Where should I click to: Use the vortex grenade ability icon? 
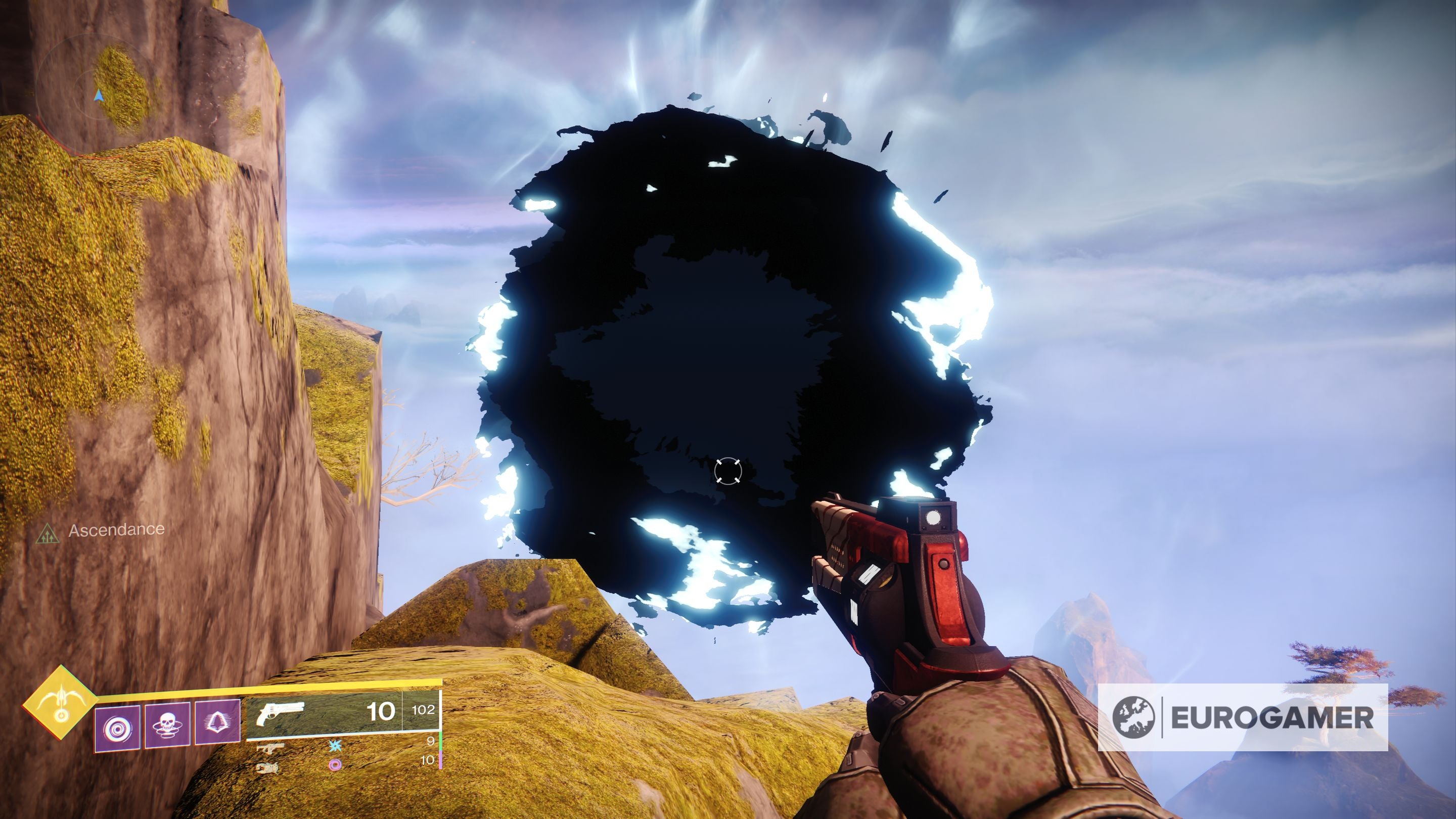pyautogui.click(x=118, y=727)
